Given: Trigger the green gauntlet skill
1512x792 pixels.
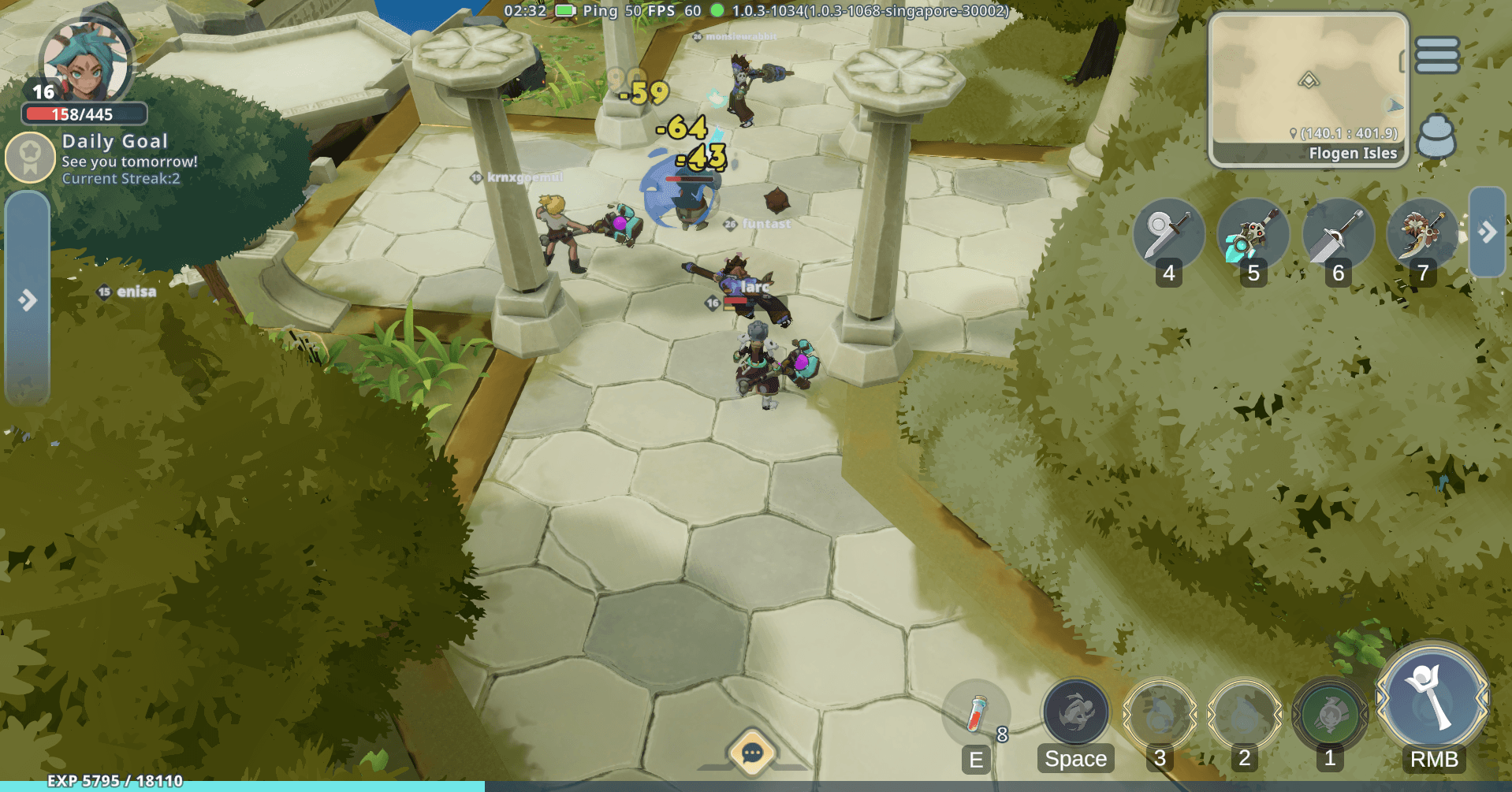Looking at the screenshot, I should point(1329,715).
